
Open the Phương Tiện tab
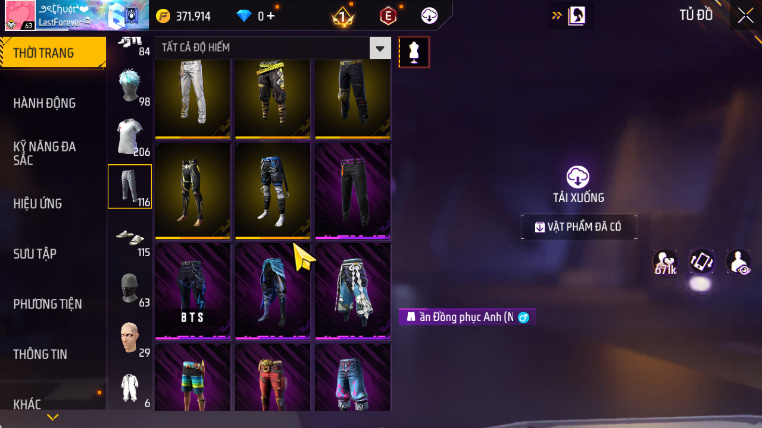pos(48,304)
